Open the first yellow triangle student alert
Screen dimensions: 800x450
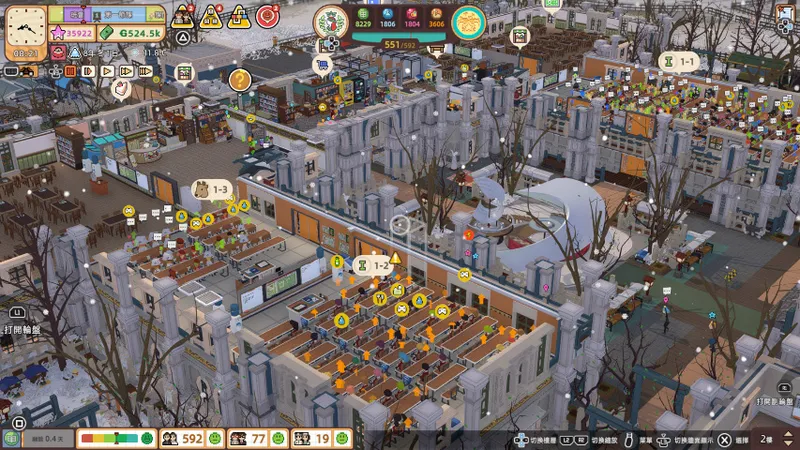183,16
